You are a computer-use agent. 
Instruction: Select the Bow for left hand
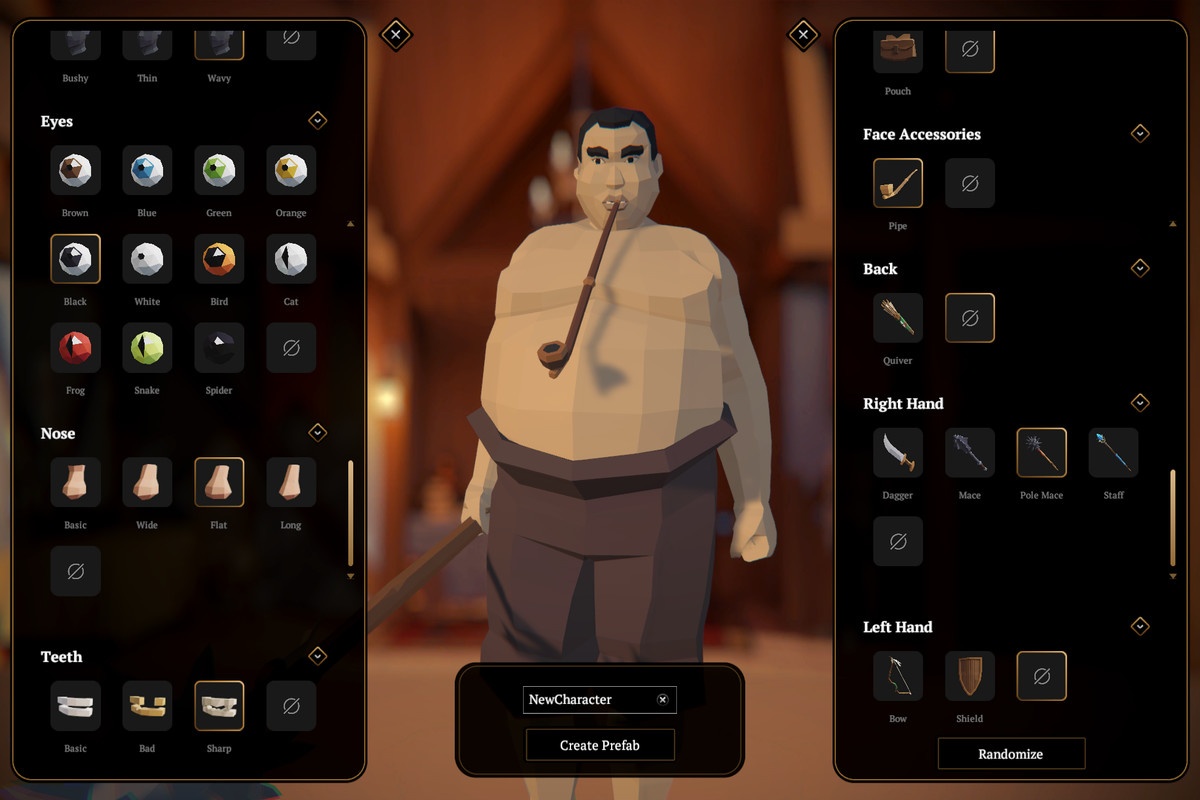coord(898,676)
